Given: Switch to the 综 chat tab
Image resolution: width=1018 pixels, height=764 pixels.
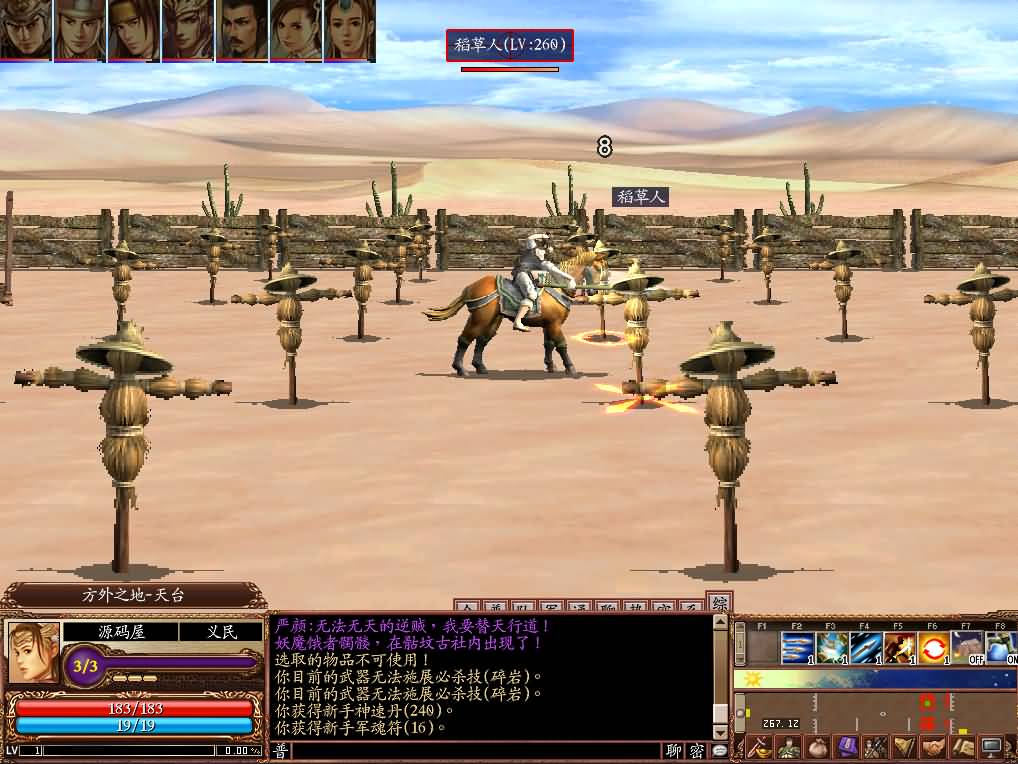Looking at the screenshot, I should pyautogui.click(x=718, y=603).
